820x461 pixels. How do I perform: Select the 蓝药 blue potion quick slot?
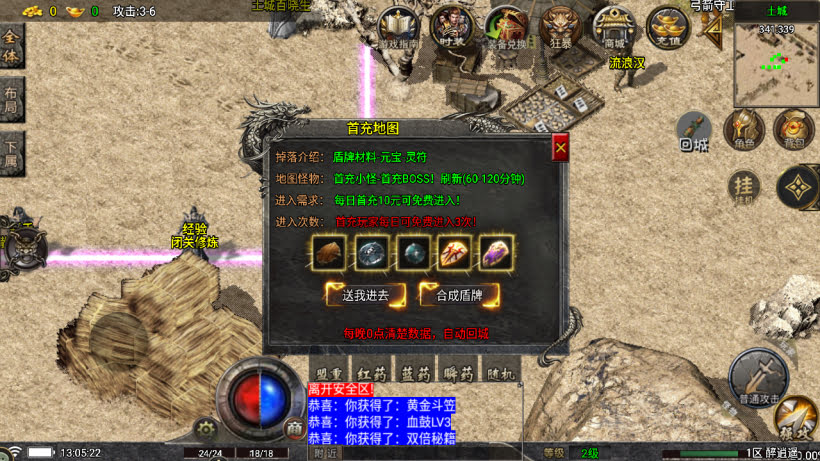417,373
